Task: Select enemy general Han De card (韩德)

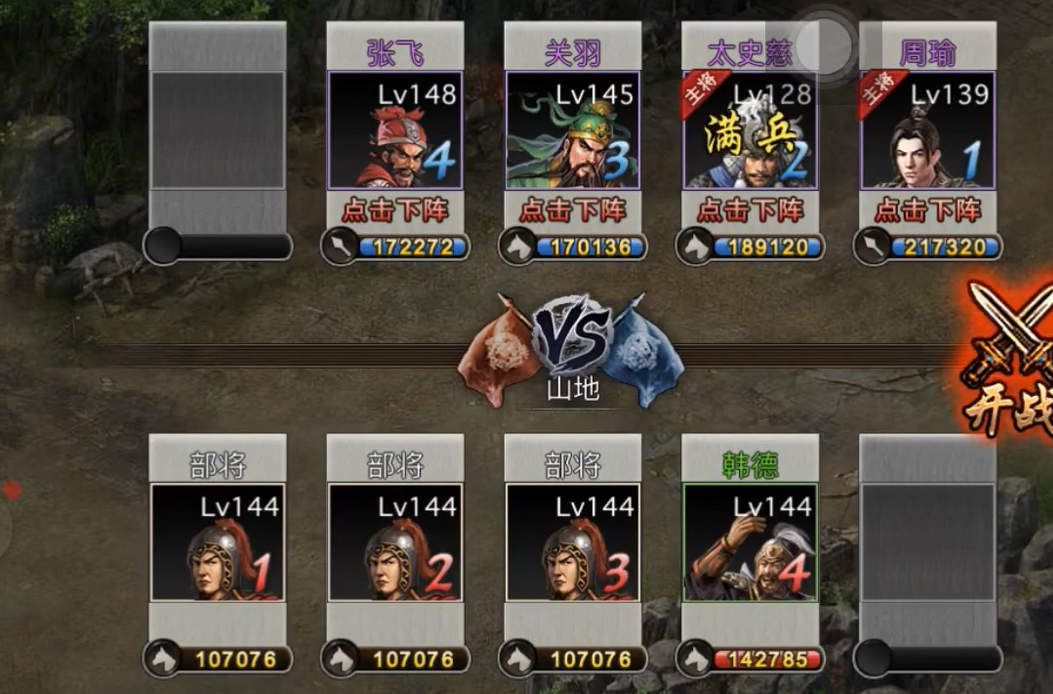Action: (x=750, y=543)
